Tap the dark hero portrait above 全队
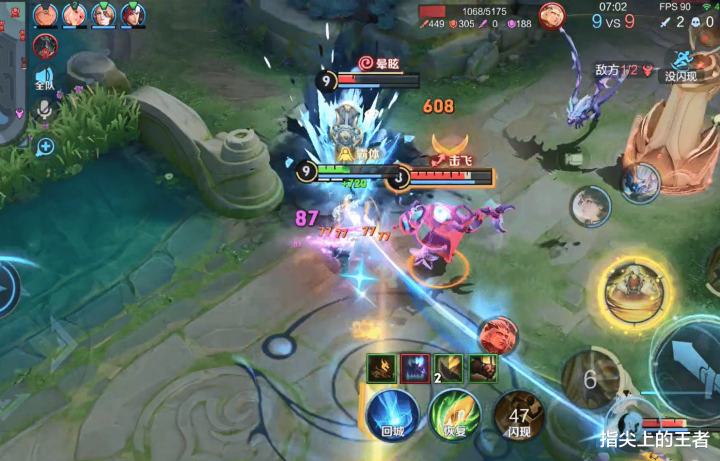Screen dimensions: 720x461 click(45, 46)
